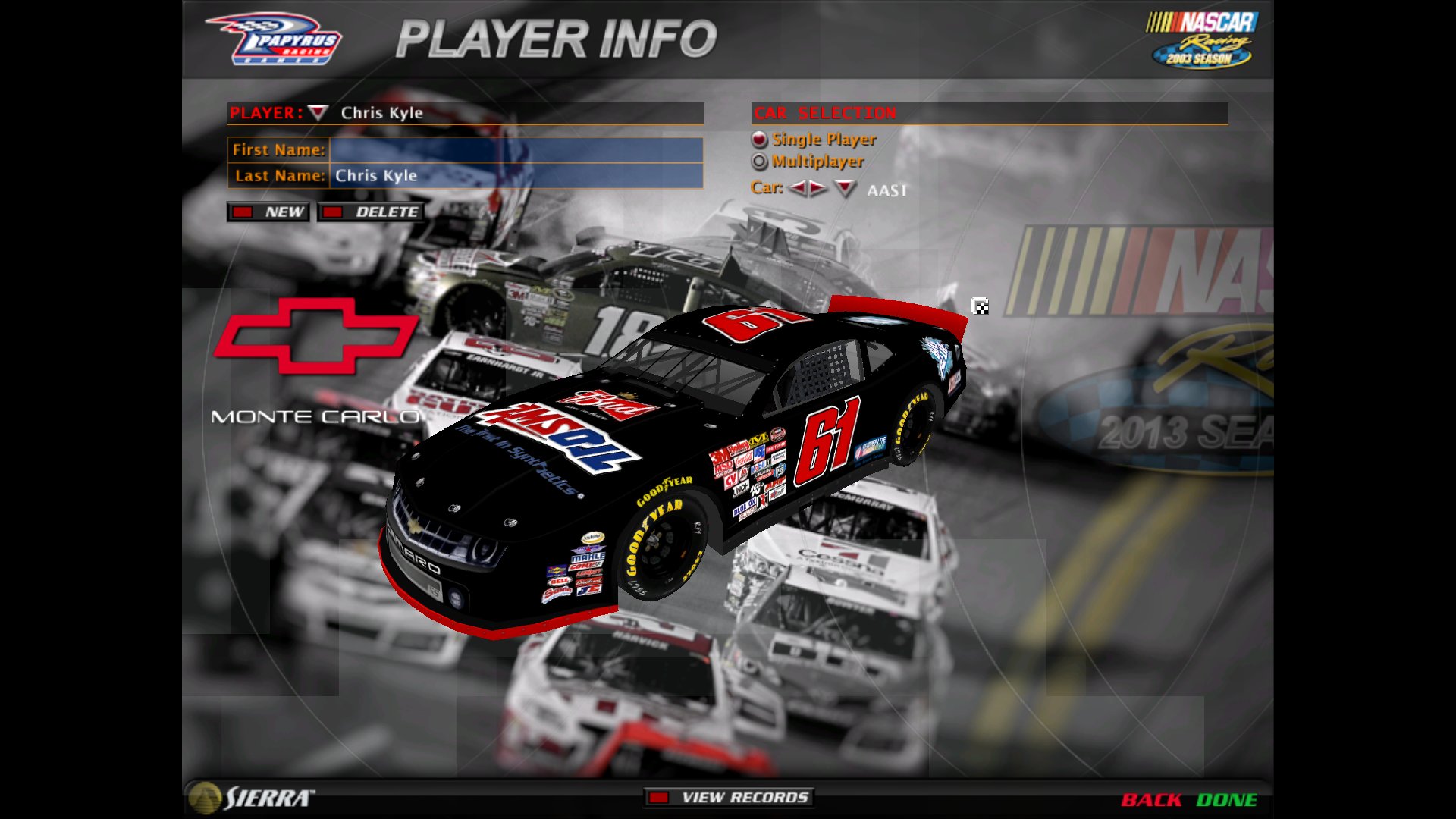Go back to the previous screen
1456x819 pixels.
click(x=1150, y=800)
